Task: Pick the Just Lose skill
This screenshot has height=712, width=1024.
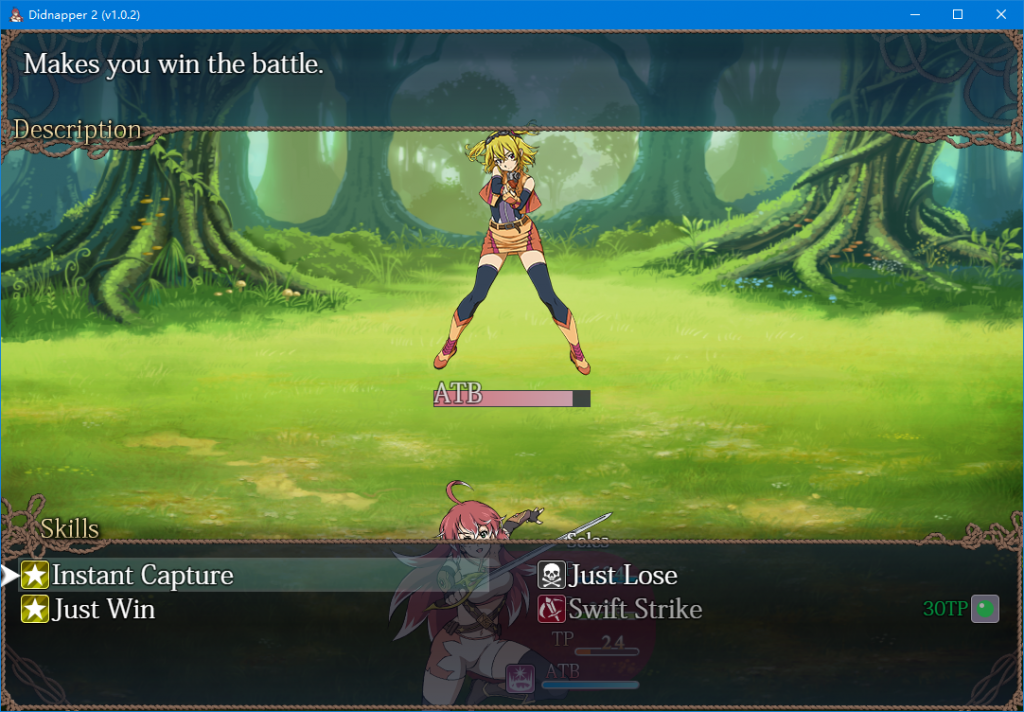Action: point(622,575)
